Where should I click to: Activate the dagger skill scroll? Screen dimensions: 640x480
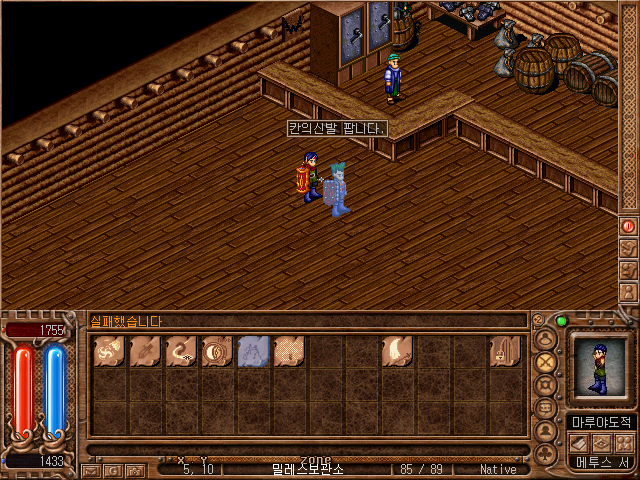point(144,351)
